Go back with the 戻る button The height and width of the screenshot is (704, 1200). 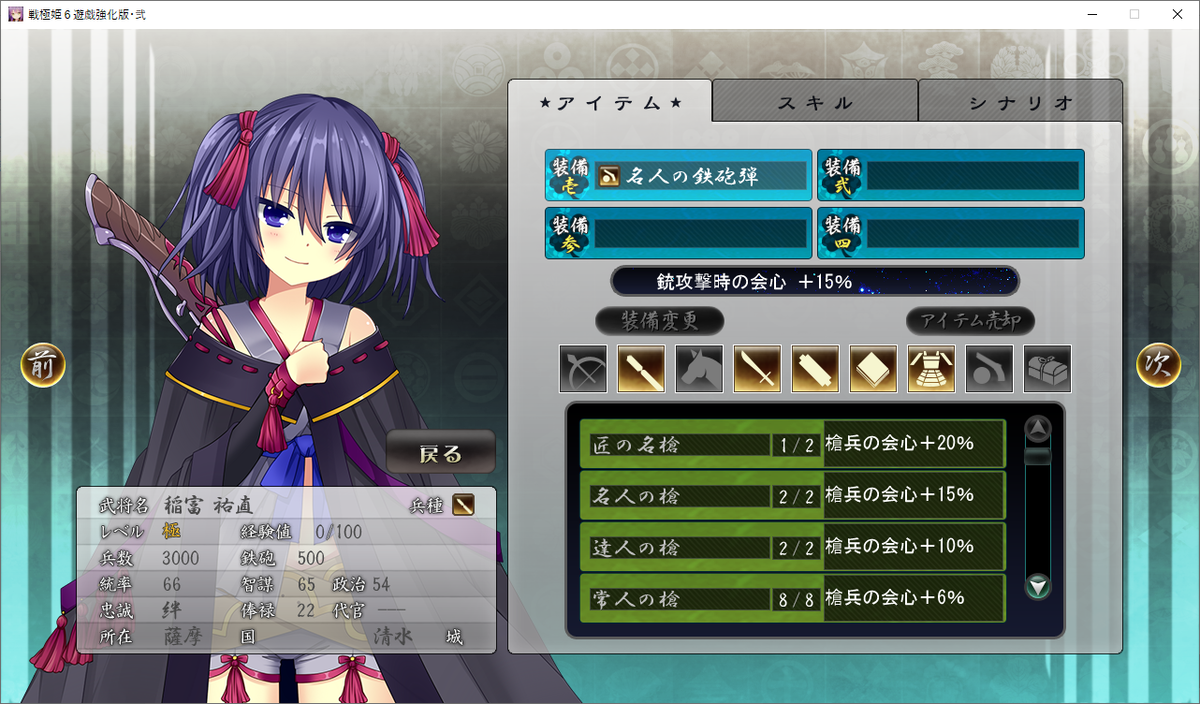pos(441,454)
